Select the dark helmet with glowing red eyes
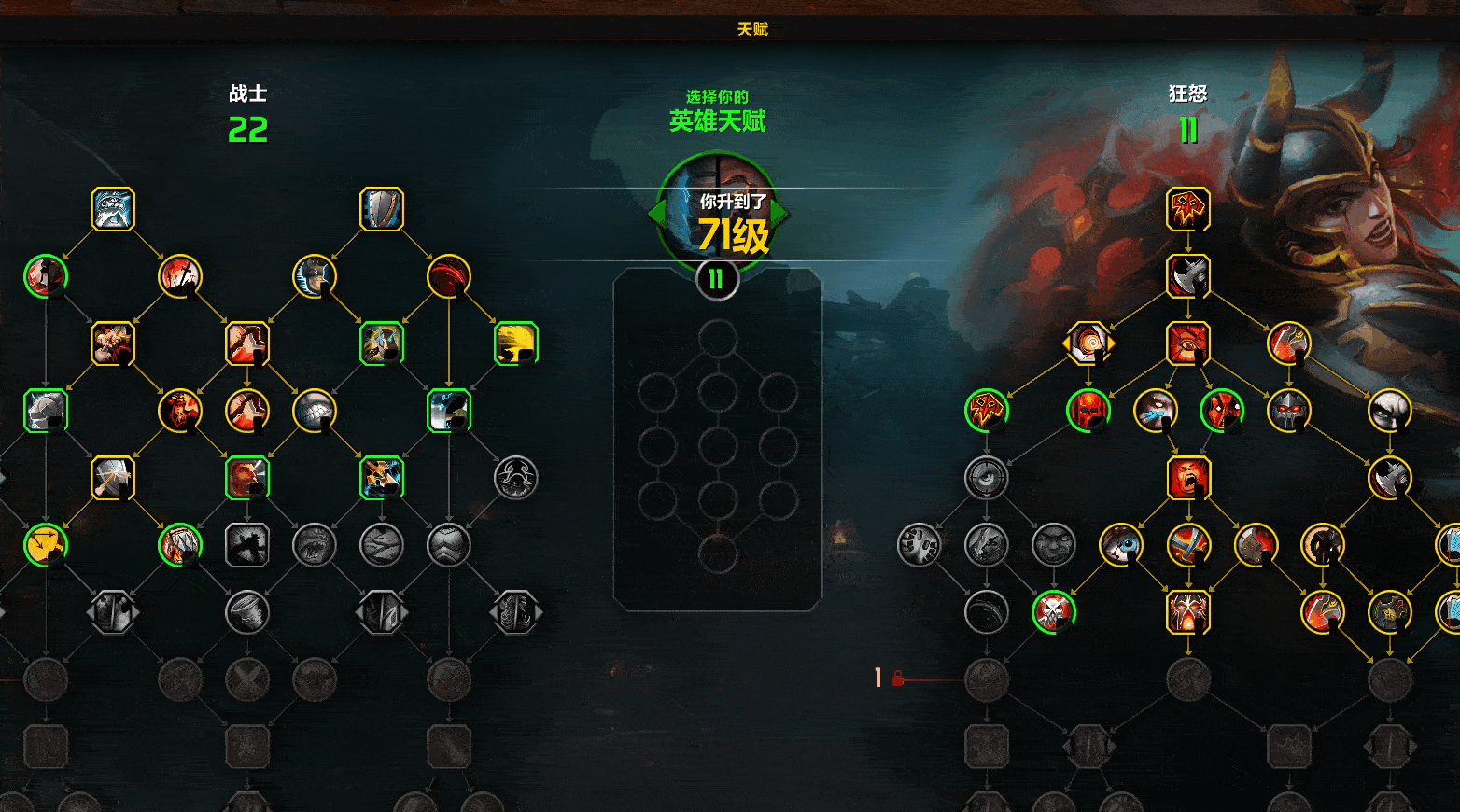The width and height of the screenshot is (1460, 812). pos(1289,411)
